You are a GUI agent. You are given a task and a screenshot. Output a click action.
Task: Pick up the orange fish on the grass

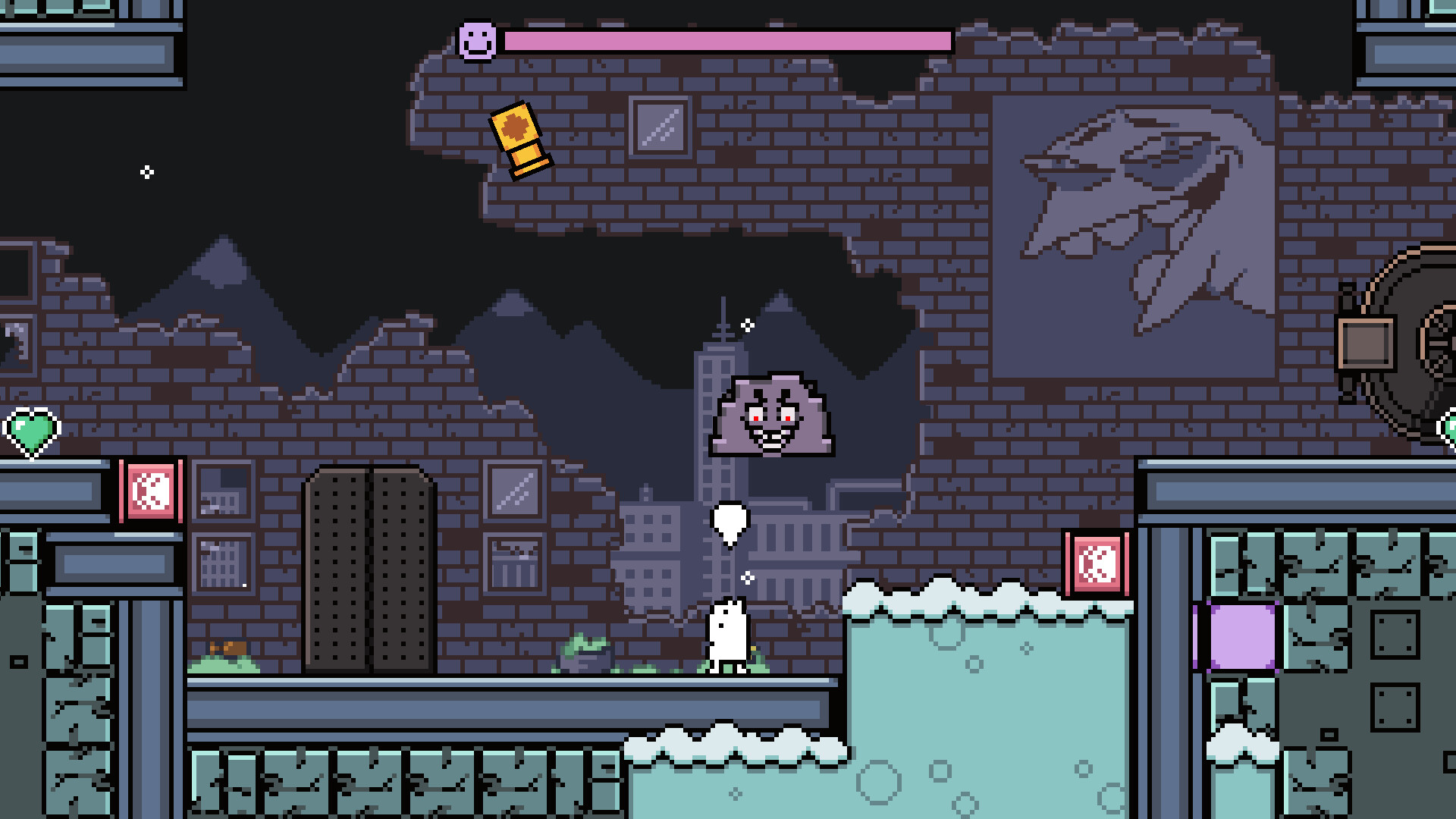227,648
